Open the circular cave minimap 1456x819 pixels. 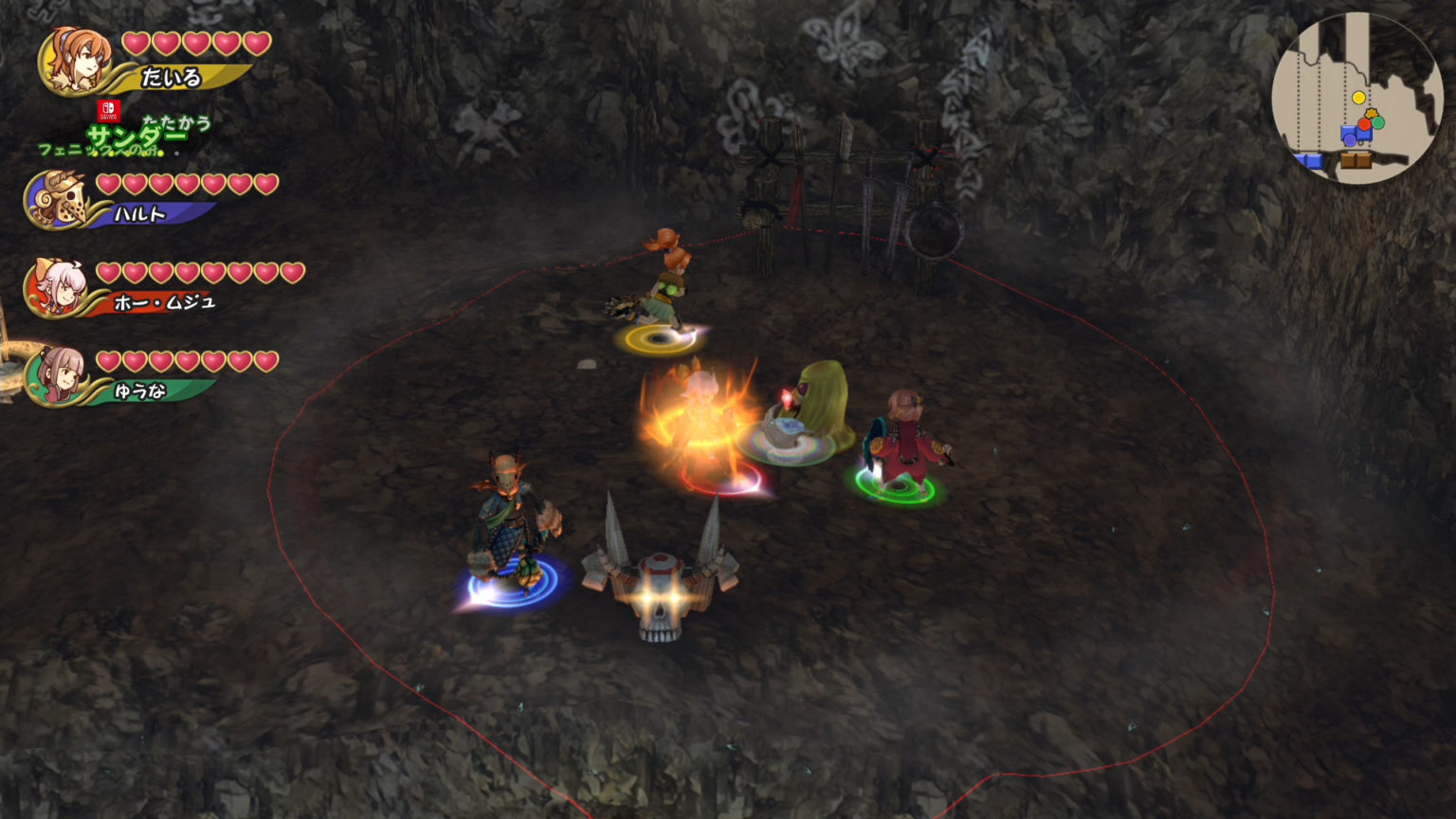tap(1356, 98)
